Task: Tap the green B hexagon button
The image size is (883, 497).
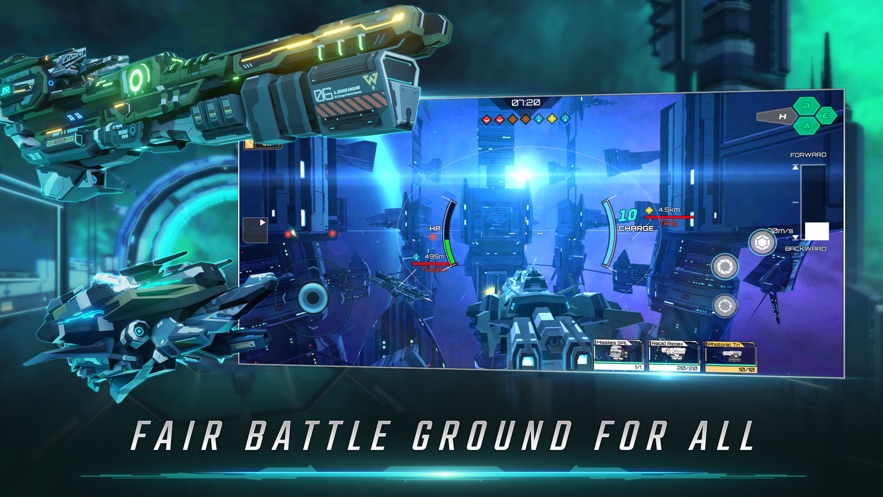Action: (807, 106)
